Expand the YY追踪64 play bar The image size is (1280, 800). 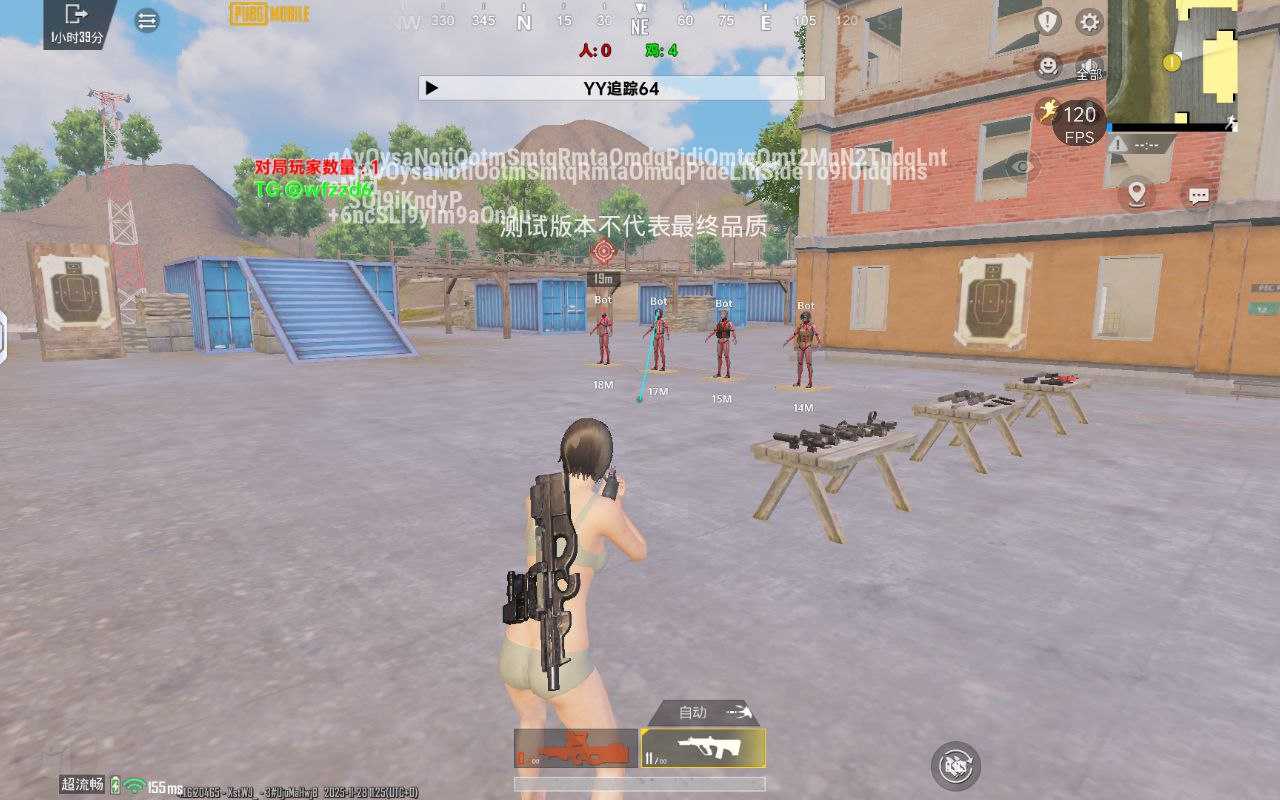pos(432,88)
